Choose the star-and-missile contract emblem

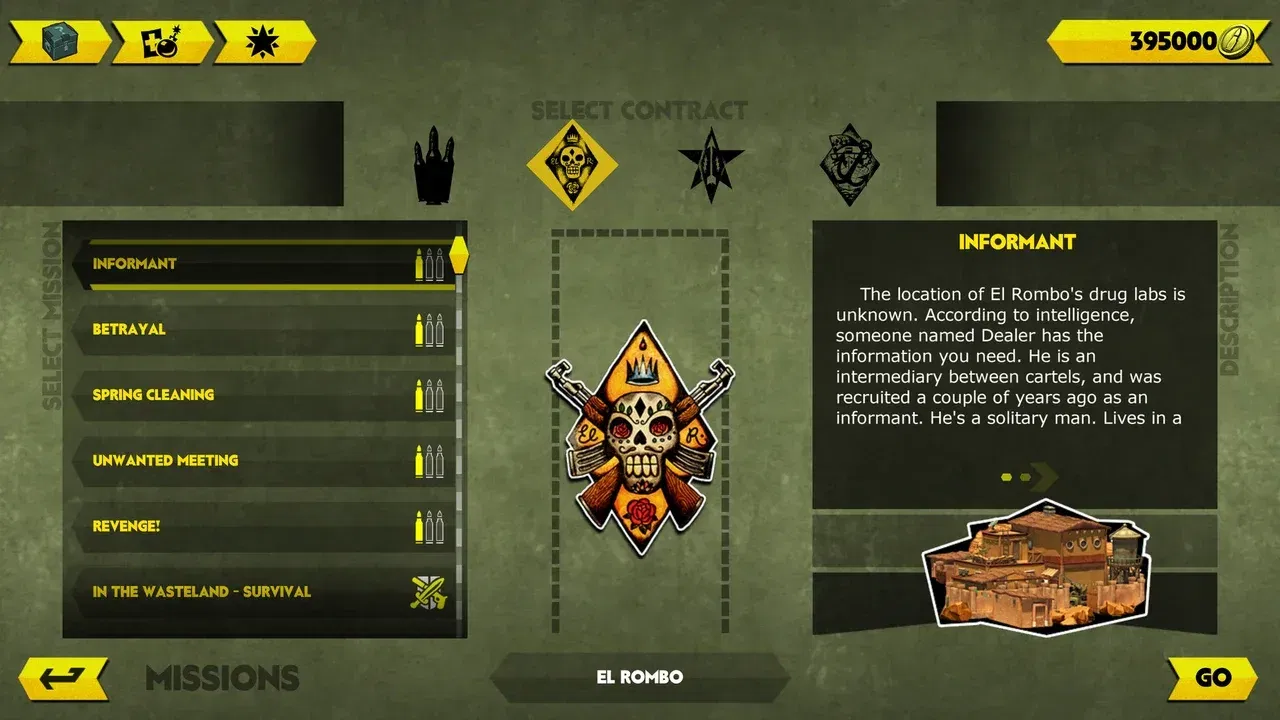tap(710, 165)
